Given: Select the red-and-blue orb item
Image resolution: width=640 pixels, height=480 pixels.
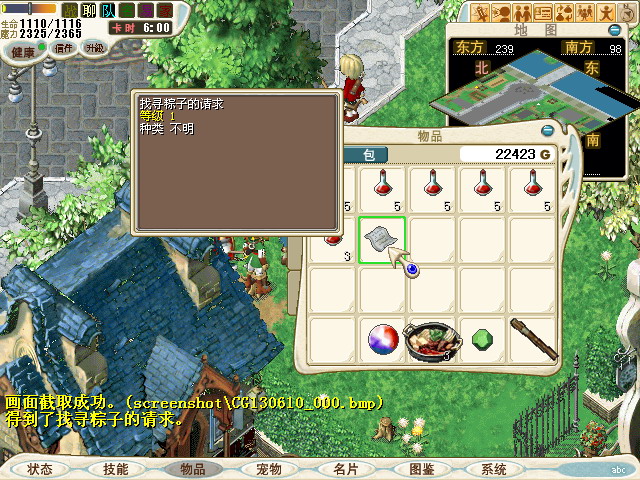Looking at the screenshot, I should [382, 340].
